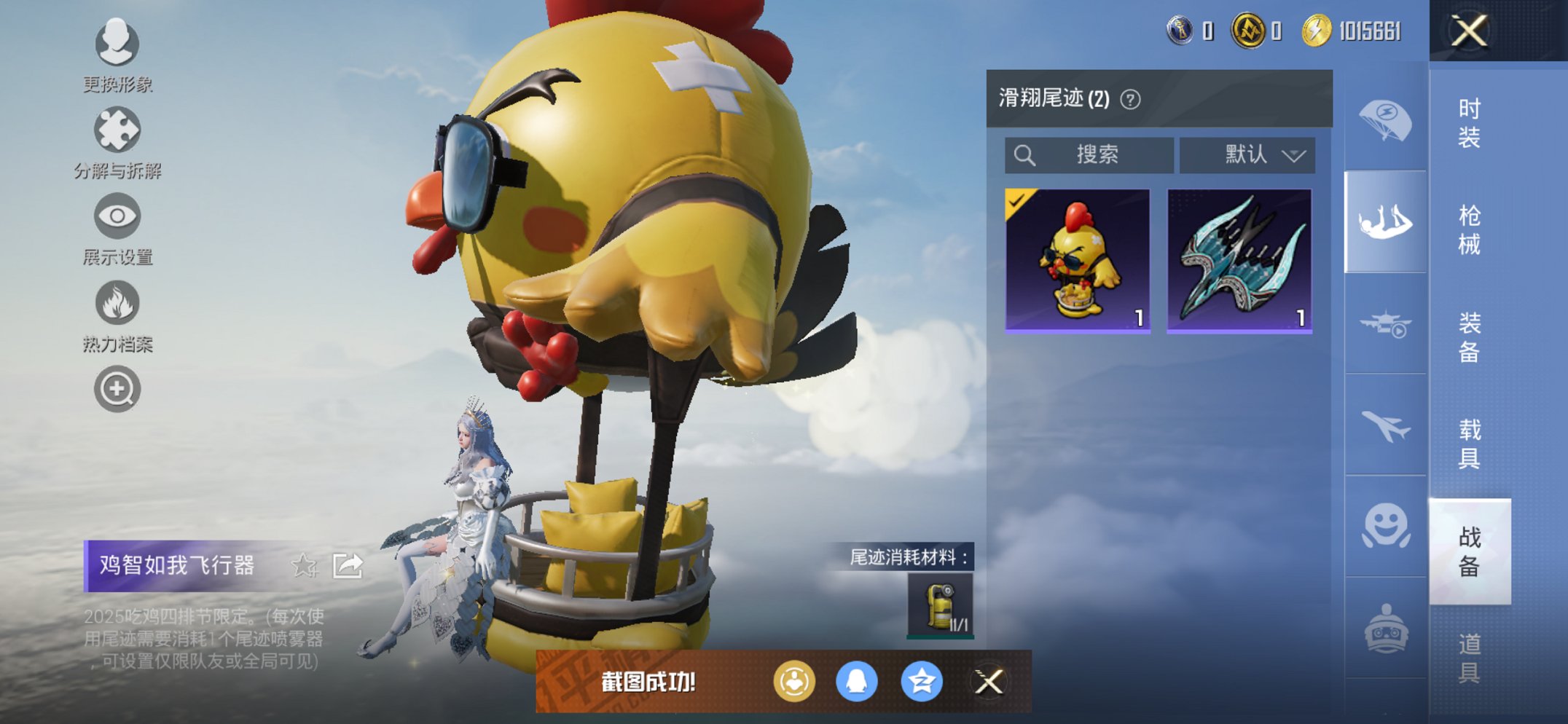Click the magnifier zoom-in icon on the left

click(117, 389)
